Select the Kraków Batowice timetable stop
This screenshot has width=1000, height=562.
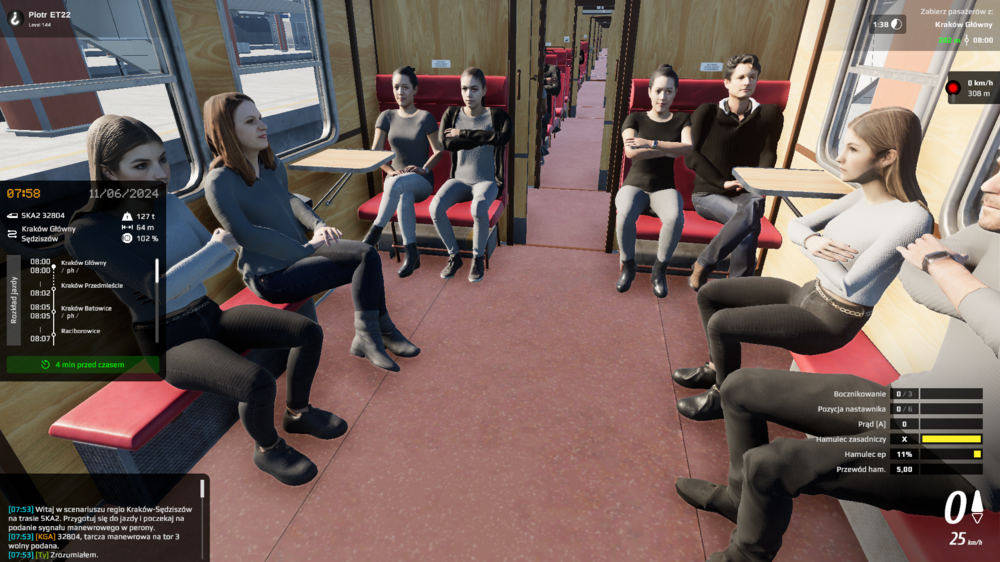pos(86,308)
